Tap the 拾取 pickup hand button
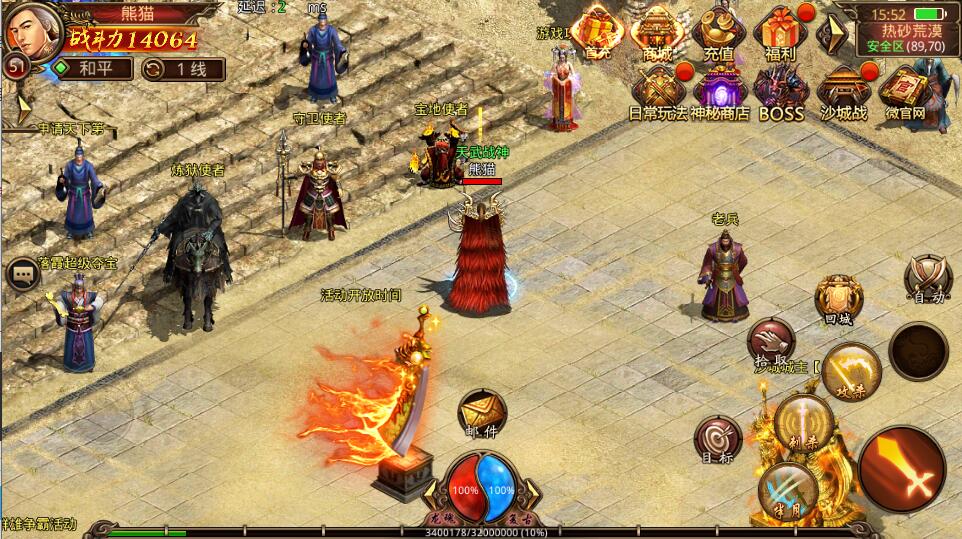 click(771, 341)
